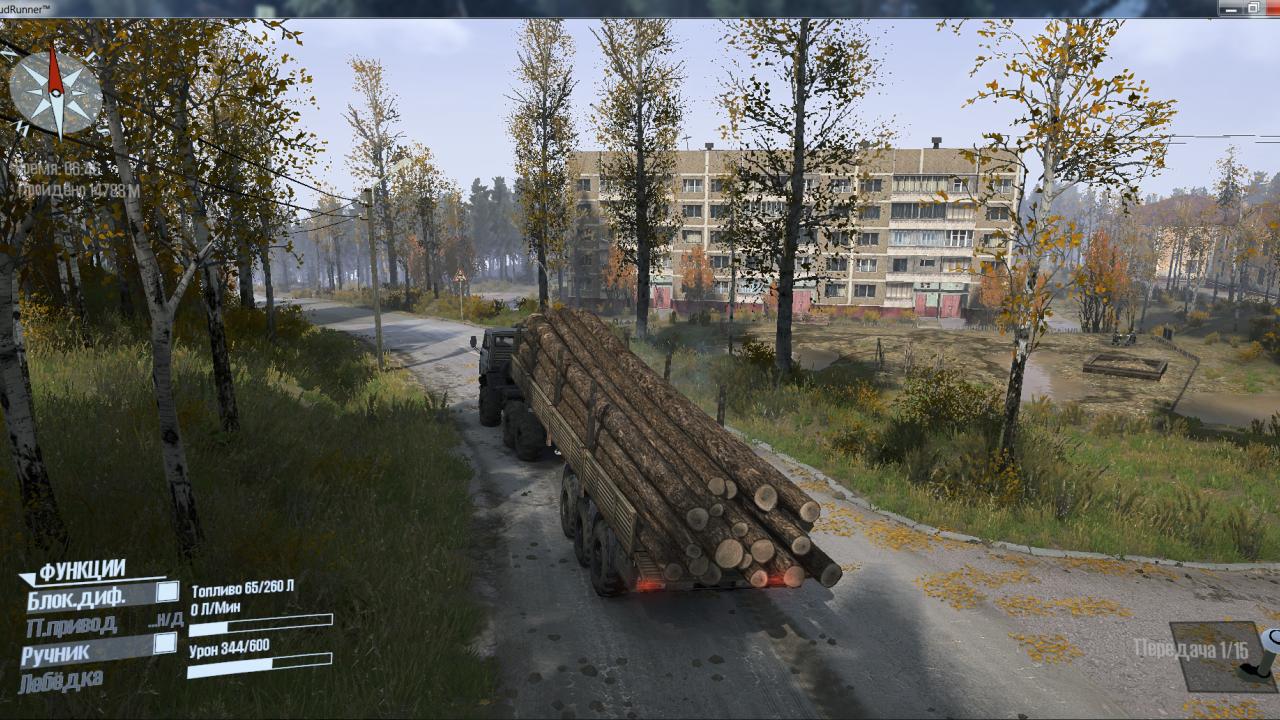Restore down the game window
Screen dimensions: 1280x720
point(1254,8)
